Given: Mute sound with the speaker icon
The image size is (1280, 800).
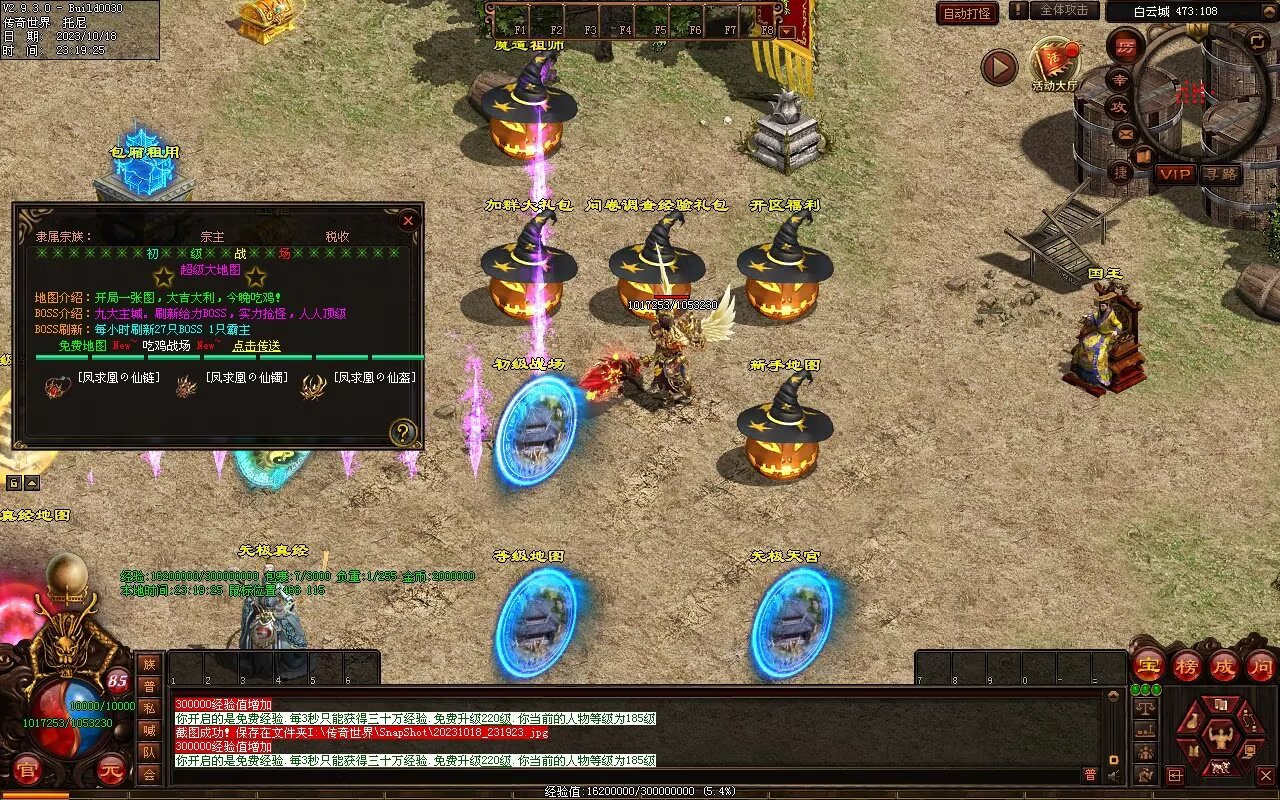Looking at the screenshot, I should 1113,774.
